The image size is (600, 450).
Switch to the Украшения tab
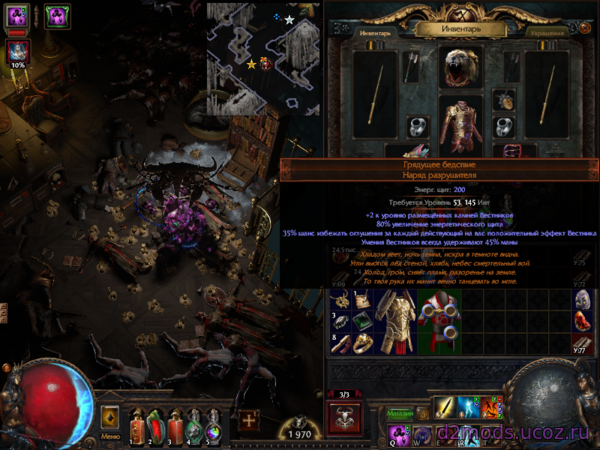pos(552,31)
